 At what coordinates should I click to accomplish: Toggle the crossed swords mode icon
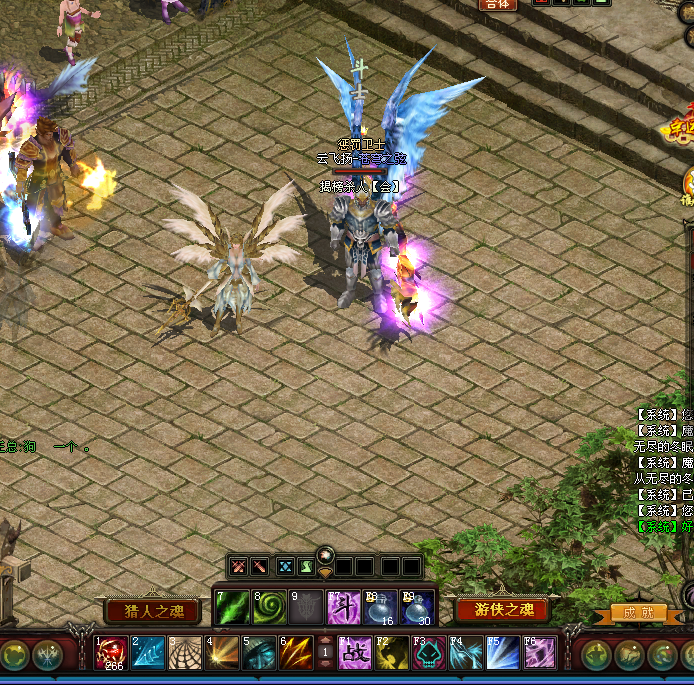[239, 566]
